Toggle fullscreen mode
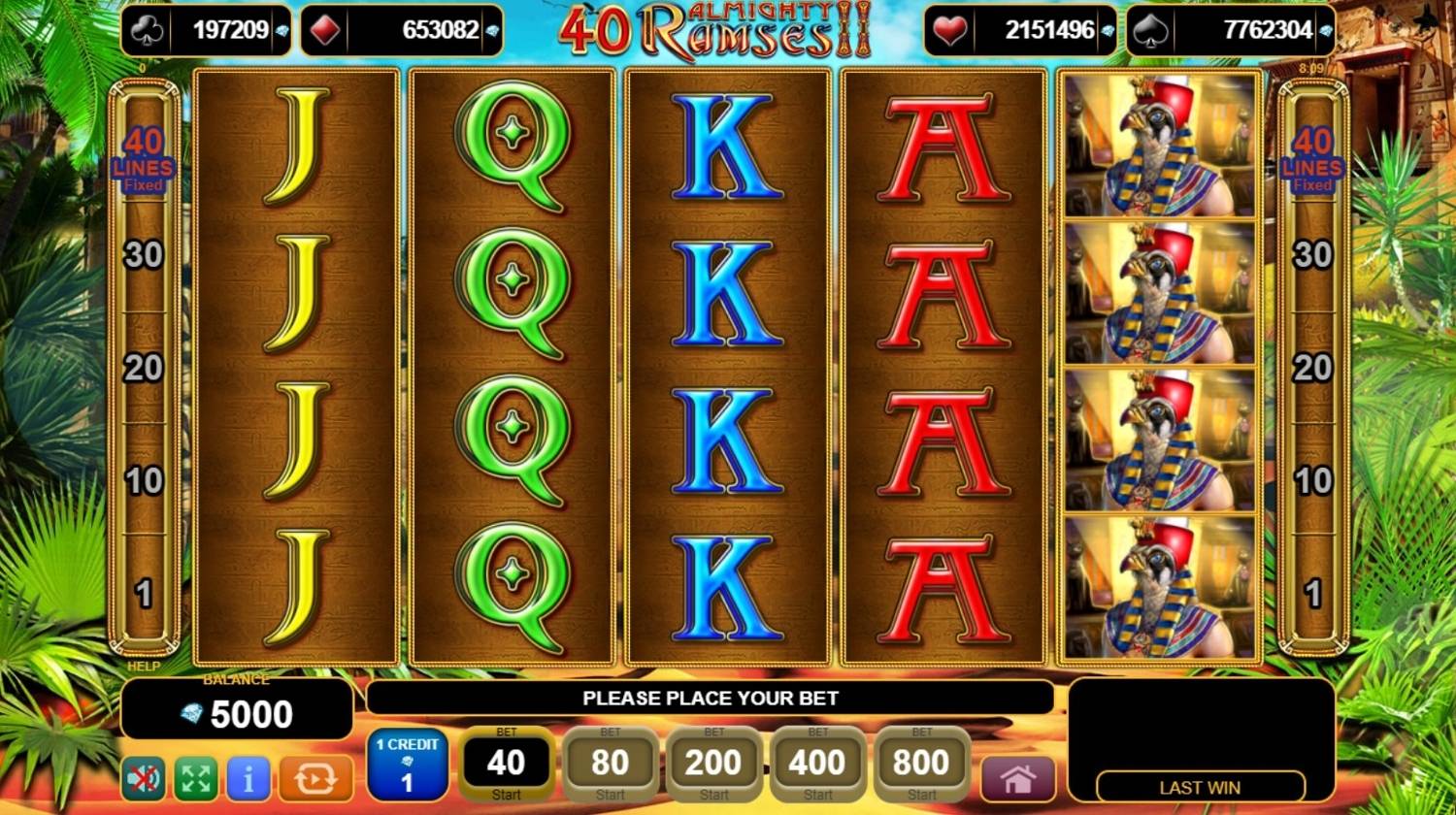This screenshot has height=815, width=1456. (195, 778)
